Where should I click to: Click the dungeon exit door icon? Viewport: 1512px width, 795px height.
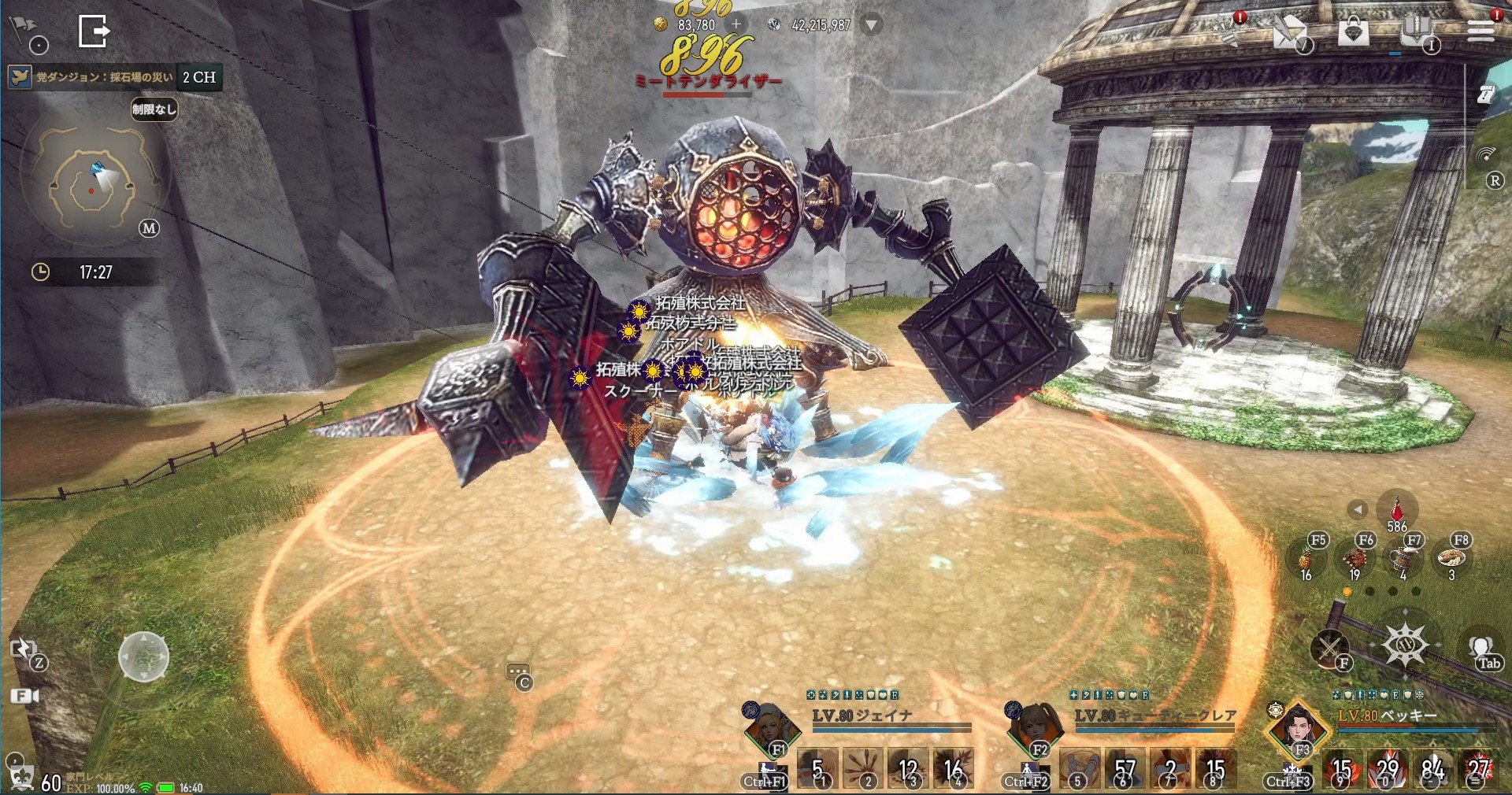point(94,31)
